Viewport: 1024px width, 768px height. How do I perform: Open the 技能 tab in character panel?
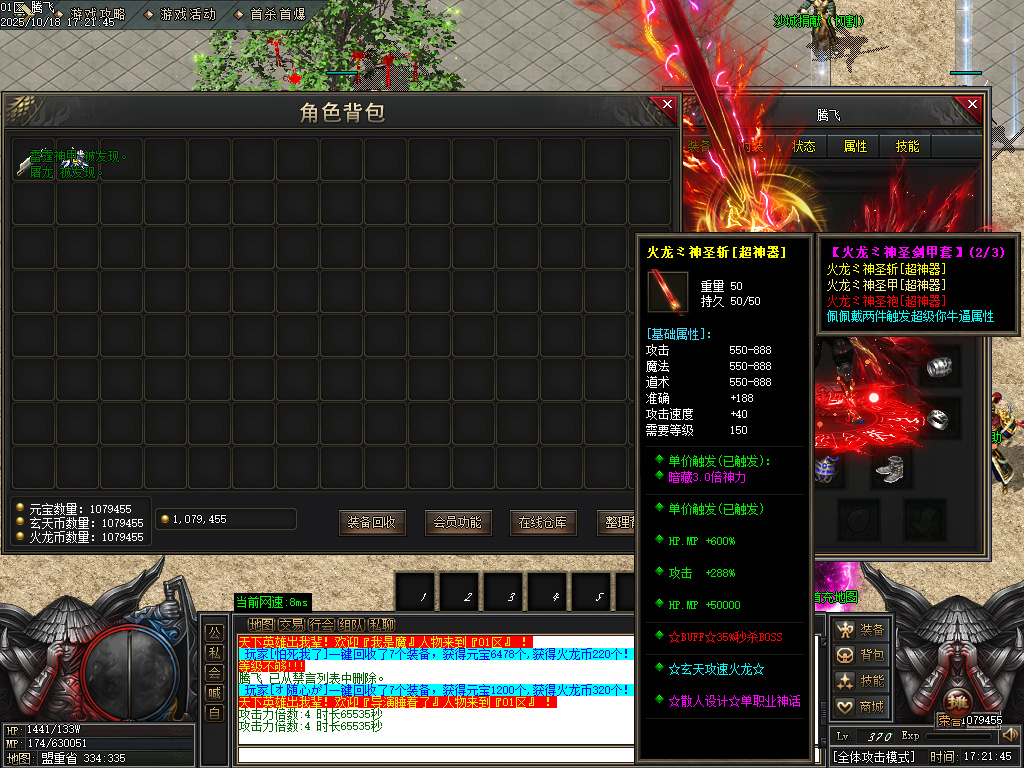[x=908, y=146]
